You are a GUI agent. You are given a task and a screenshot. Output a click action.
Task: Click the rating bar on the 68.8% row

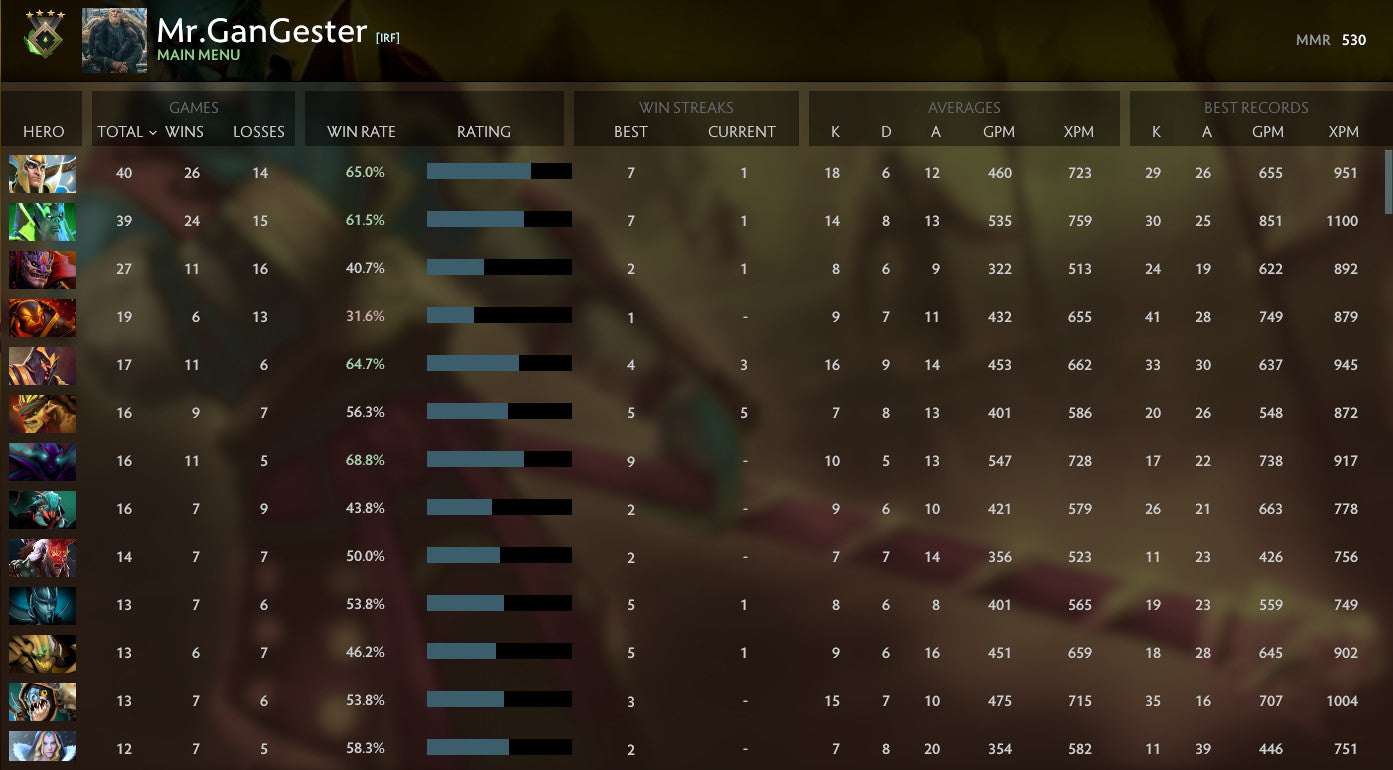(x=499, y=459)
